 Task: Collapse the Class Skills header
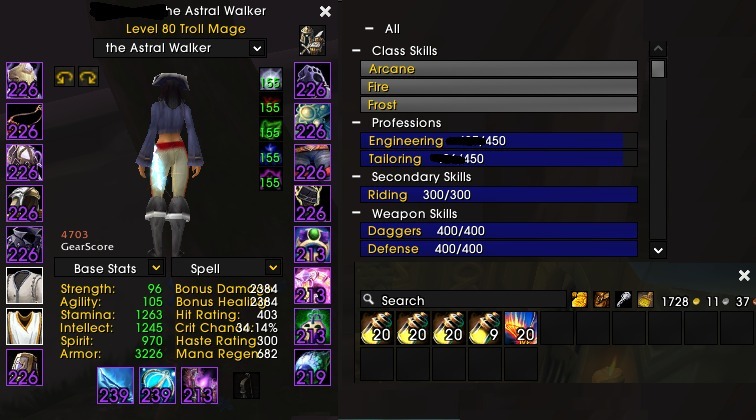[357, 51]
